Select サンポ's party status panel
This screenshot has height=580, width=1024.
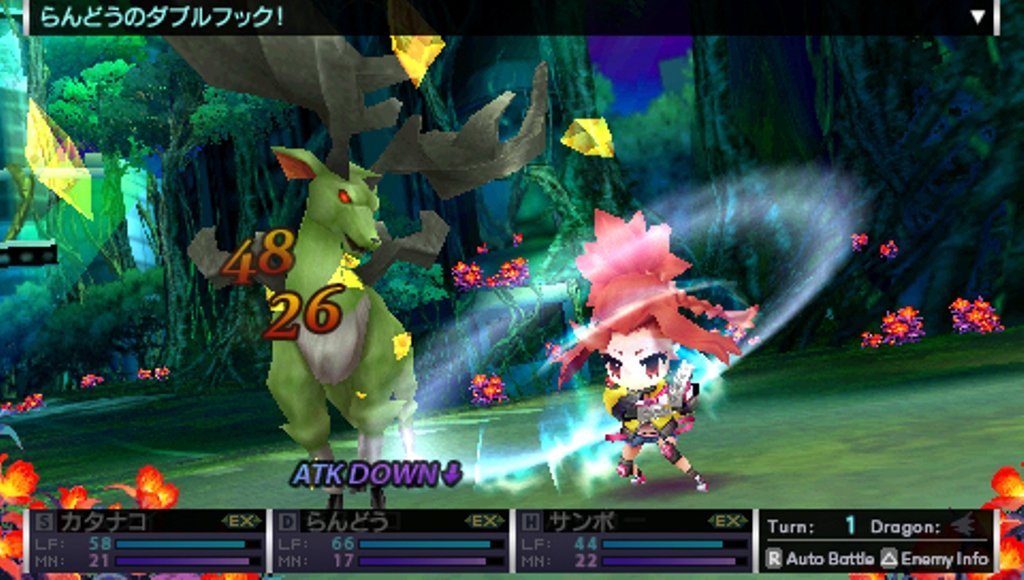click(634, 541)
